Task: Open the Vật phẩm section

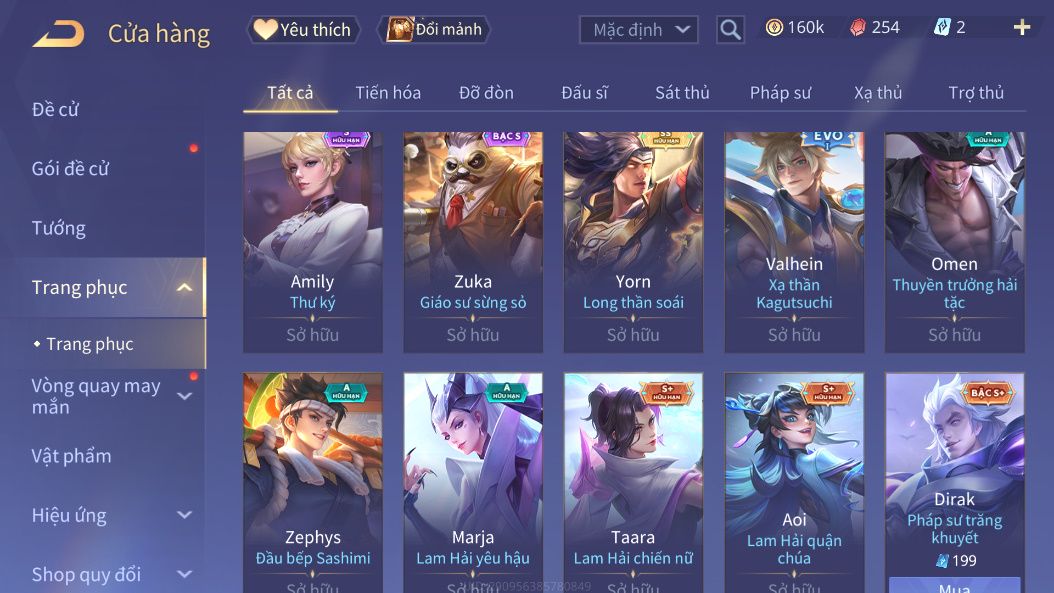Action: 71,456
